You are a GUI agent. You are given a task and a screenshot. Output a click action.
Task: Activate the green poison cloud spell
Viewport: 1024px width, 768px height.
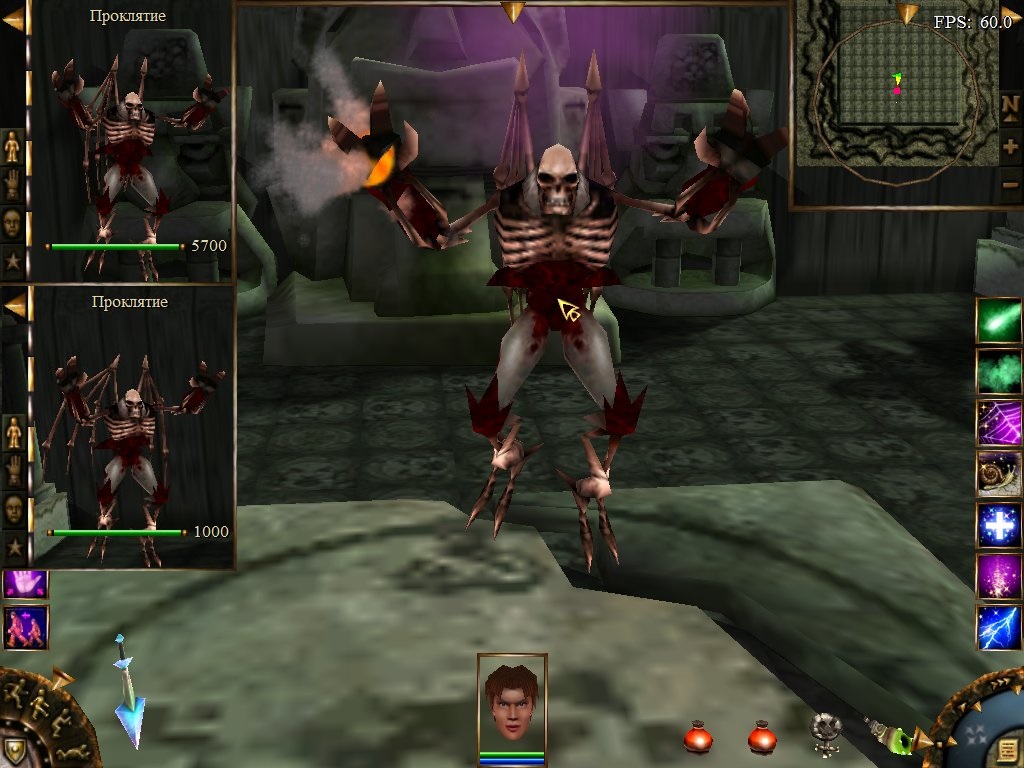tap(999, 372)
